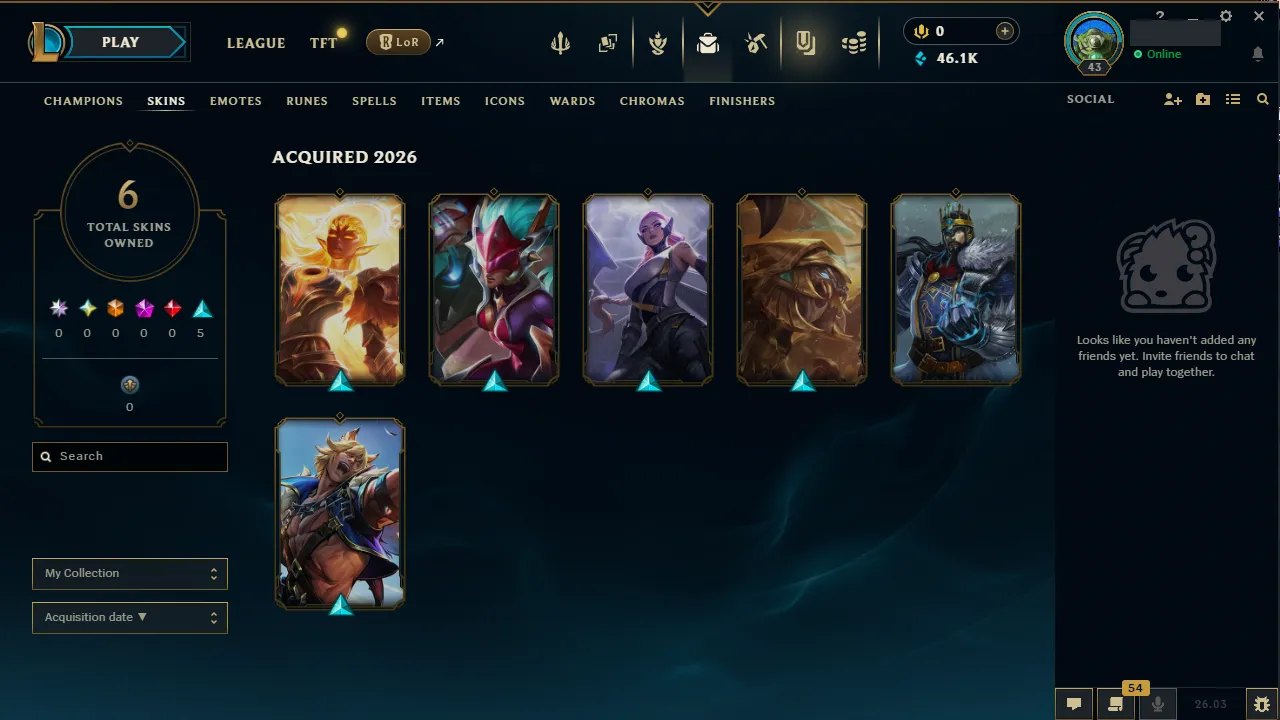Switch to the CHROMAS tab

click(x=652, y=101)
